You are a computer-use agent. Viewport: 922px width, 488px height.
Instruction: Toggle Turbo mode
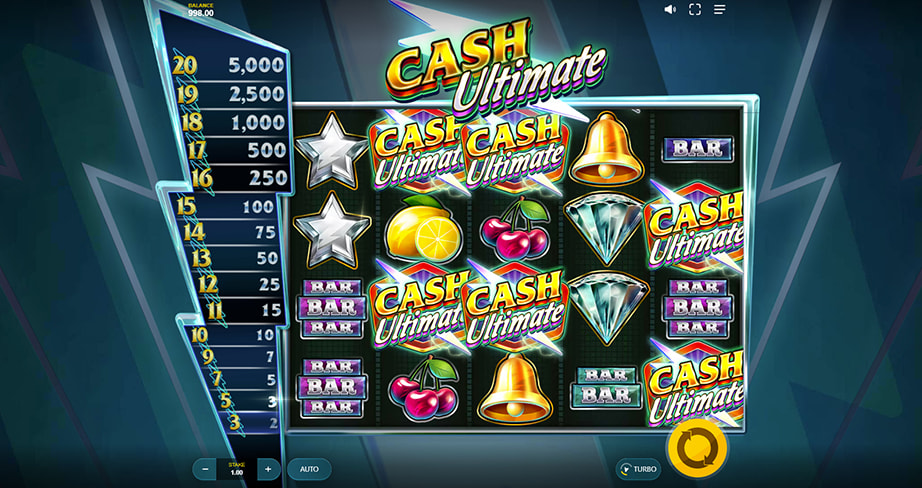638,468
